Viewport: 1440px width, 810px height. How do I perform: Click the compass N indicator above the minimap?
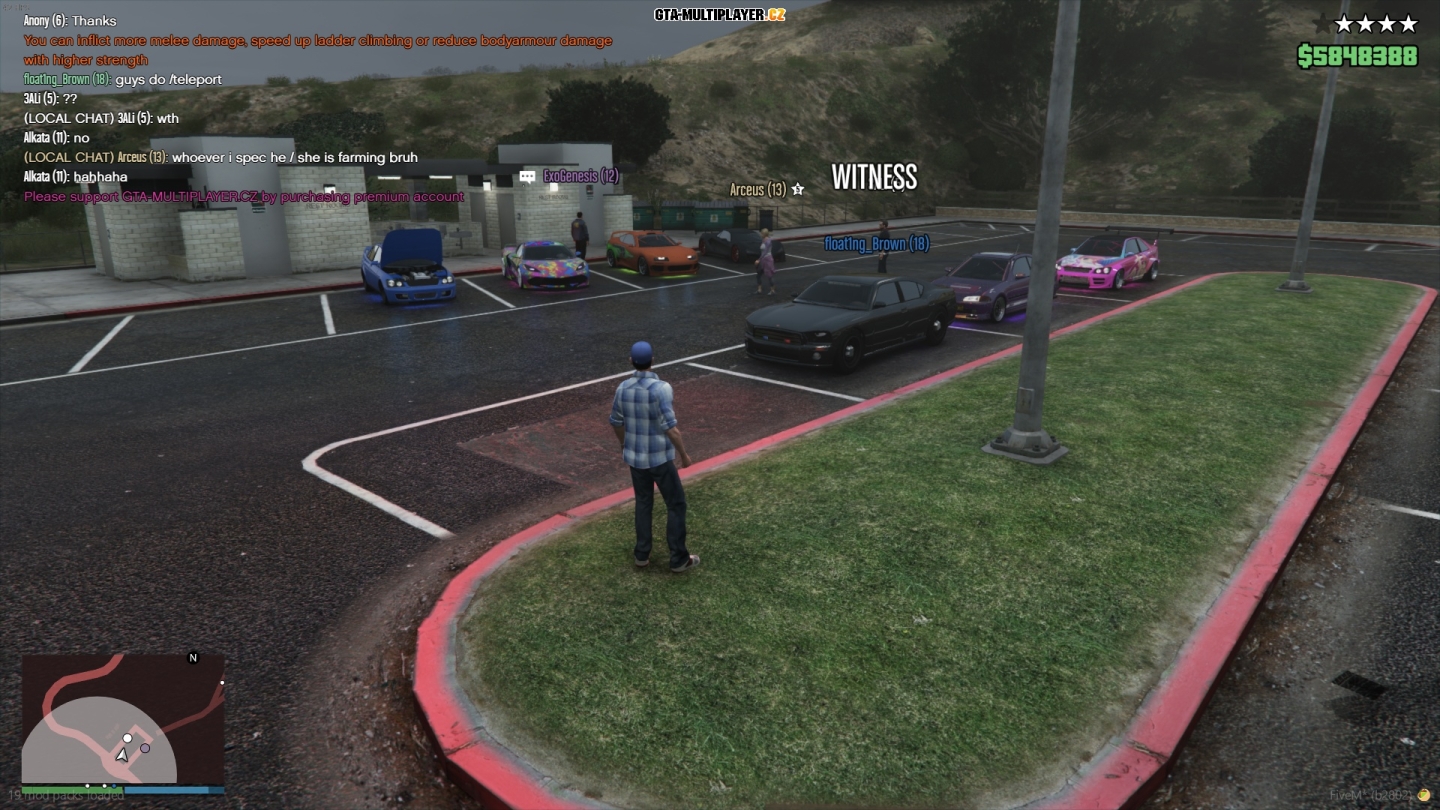[193, 657]
